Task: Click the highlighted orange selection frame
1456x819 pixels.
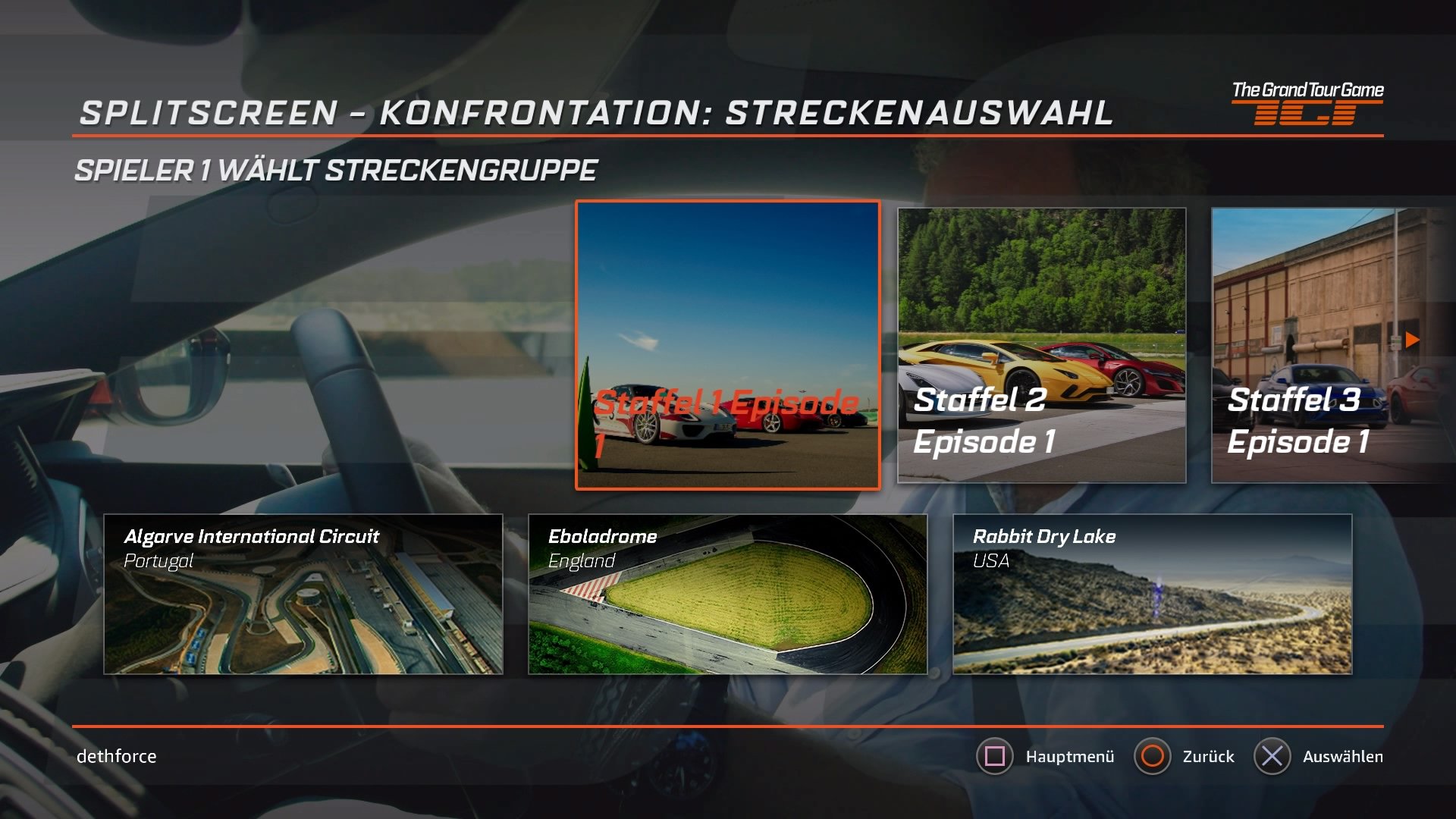Action: (x=730, y=344)
